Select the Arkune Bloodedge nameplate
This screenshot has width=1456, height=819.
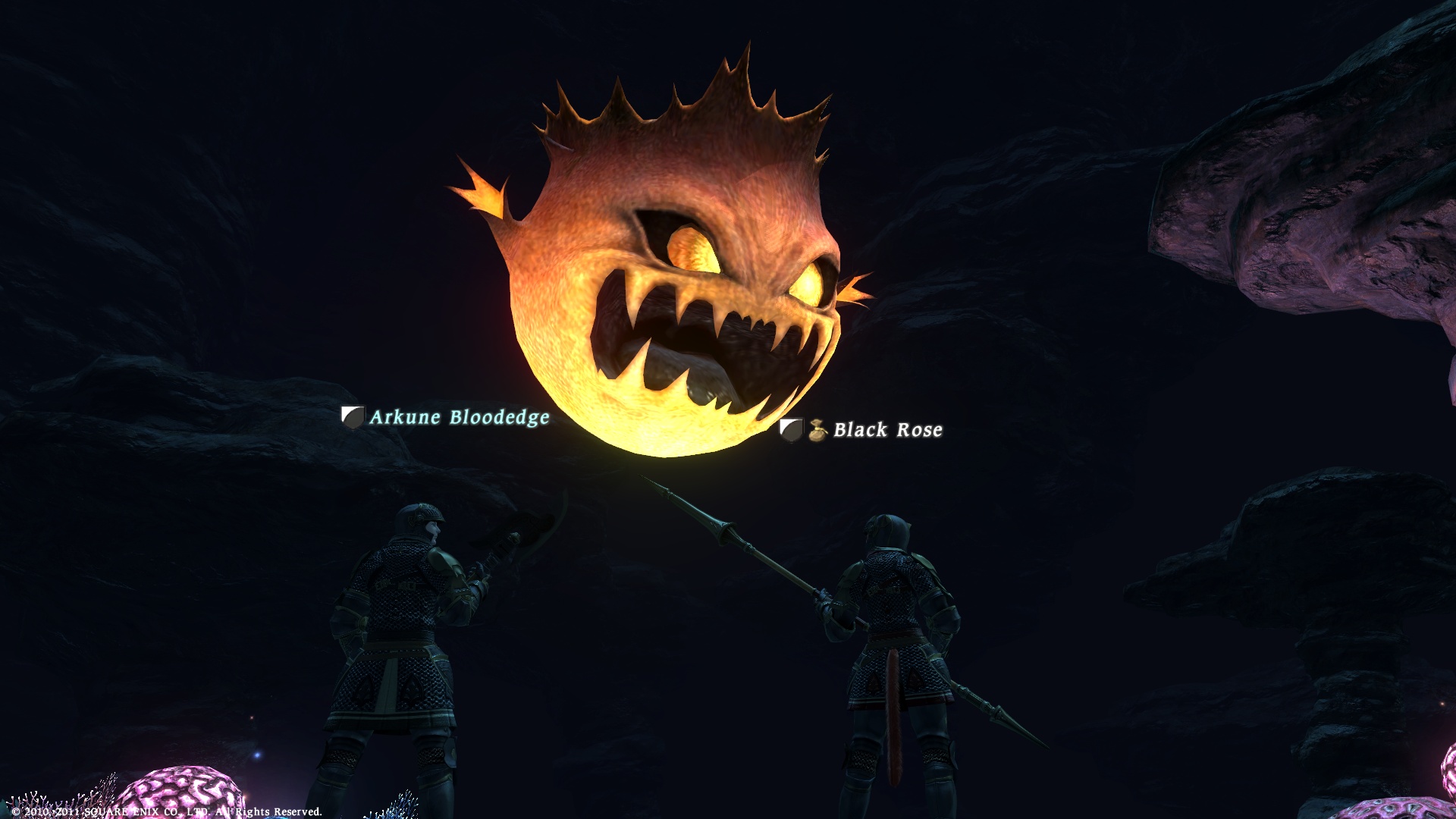[458, 417]
